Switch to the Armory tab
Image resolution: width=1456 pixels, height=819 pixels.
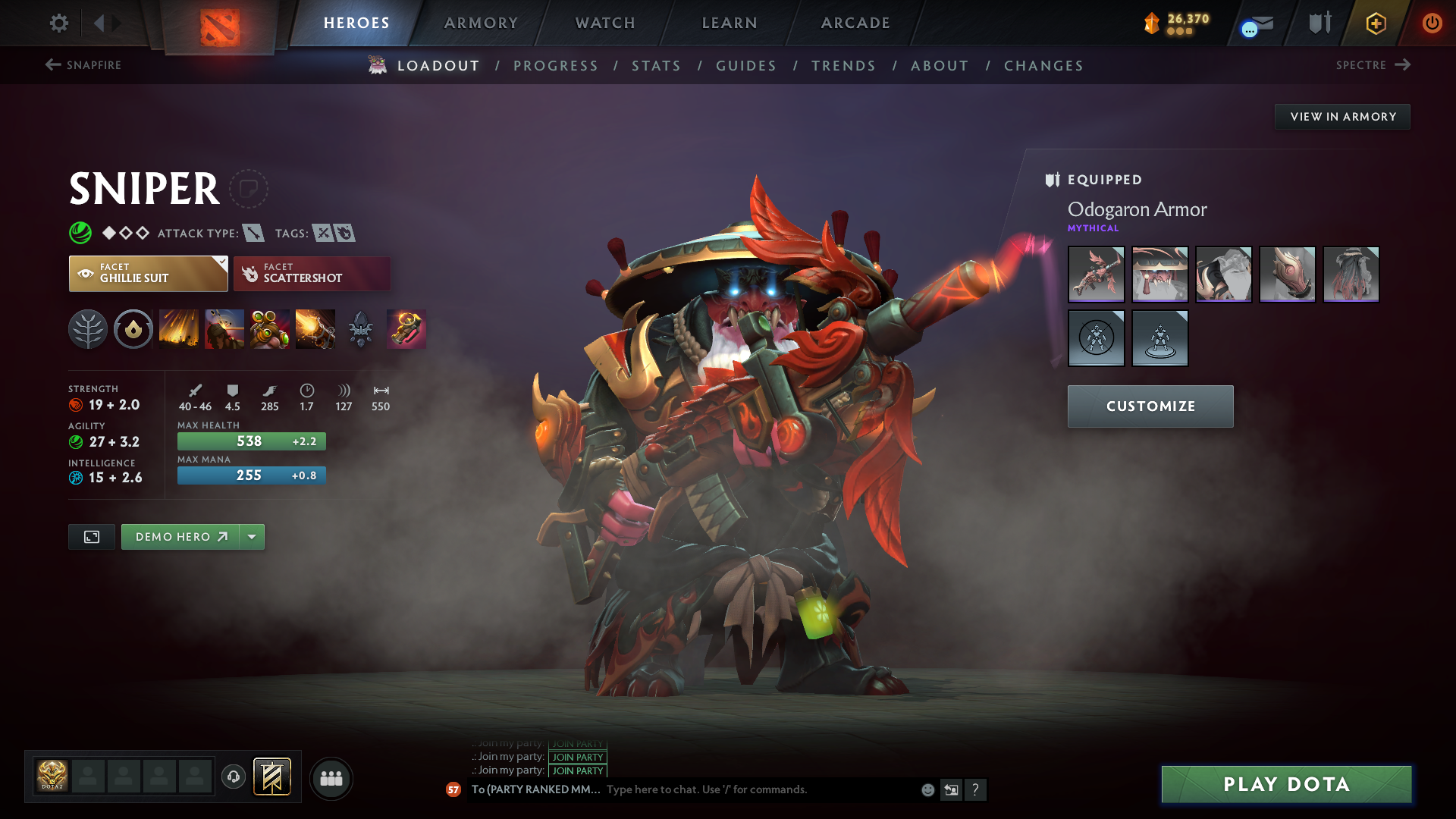point(481,24)
